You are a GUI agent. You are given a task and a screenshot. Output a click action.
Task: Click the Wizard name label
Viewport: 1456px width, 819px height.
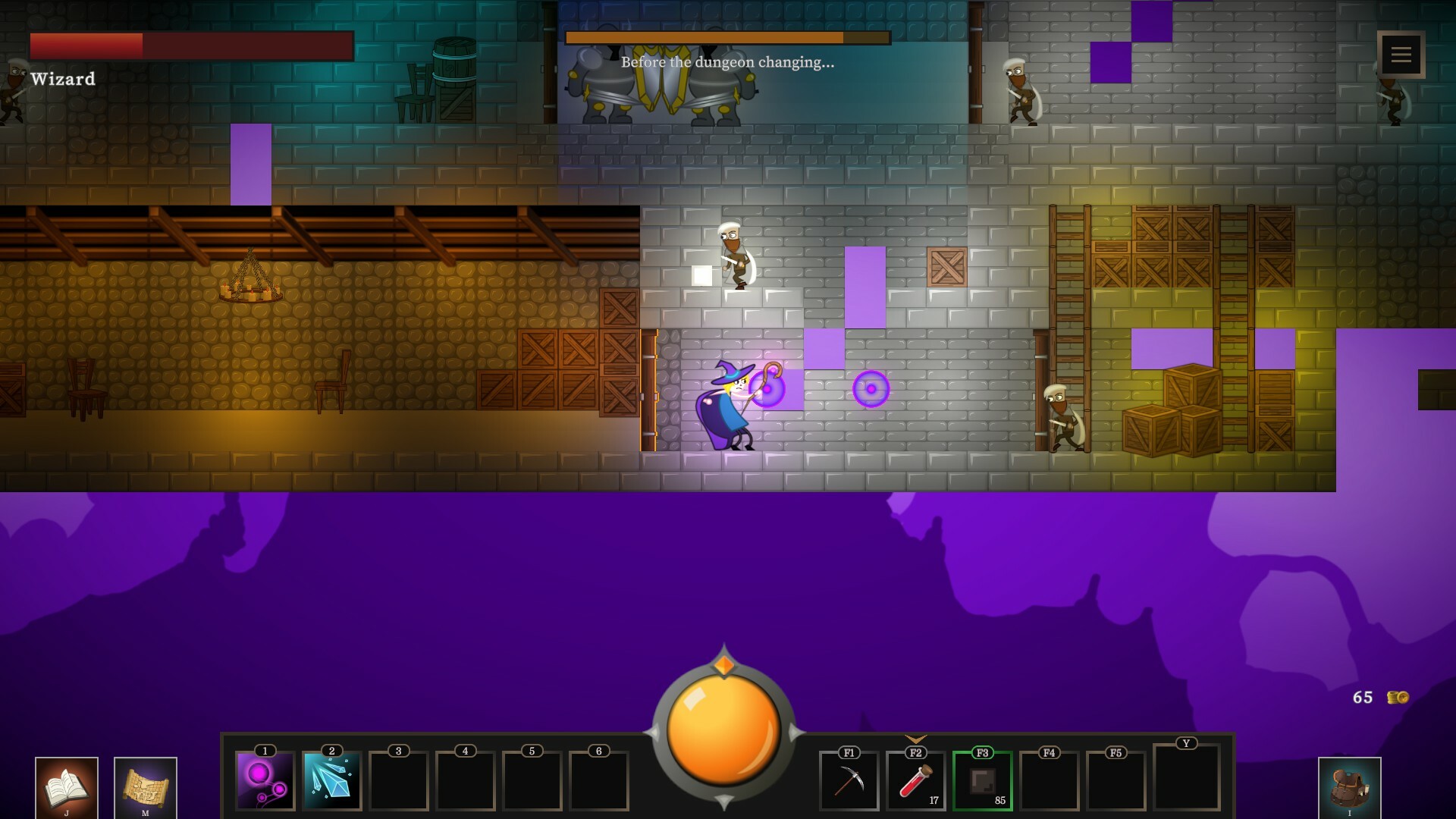(x=62, y=77)
